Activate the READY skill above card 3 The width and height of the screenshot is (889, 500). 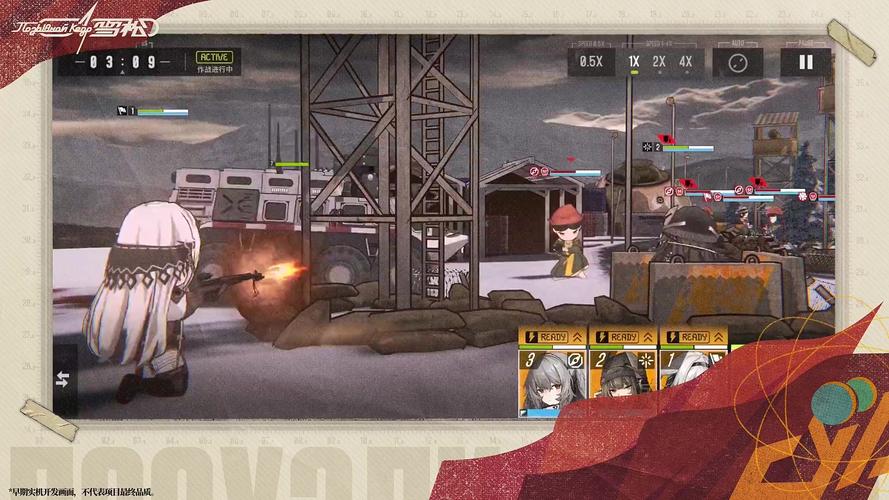click(552, 337)
